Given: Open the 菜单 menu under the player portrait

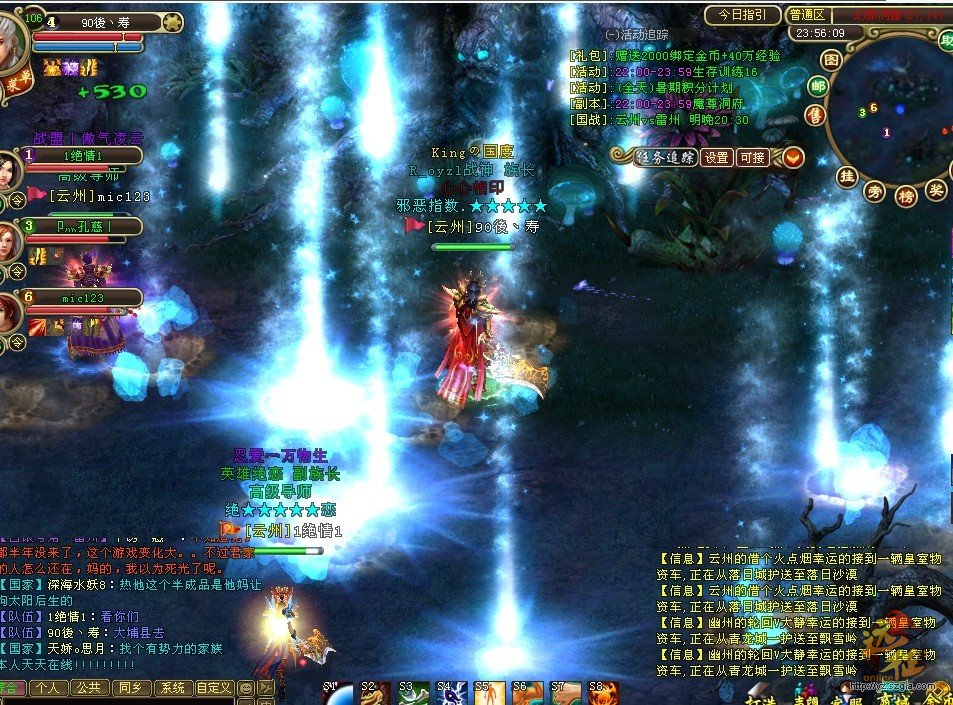Looking at the screenshot, I should pos(16,84).
